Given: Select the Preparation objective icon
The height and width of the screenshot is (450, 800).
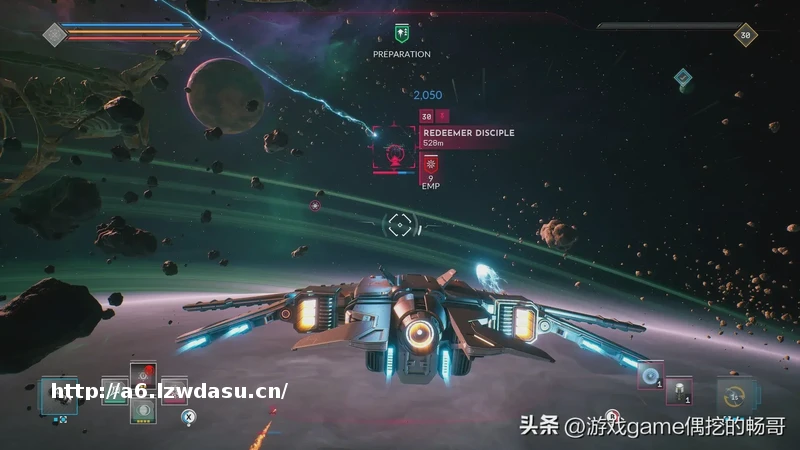Looking at the screenshot, I should click(x=402, y=33).
